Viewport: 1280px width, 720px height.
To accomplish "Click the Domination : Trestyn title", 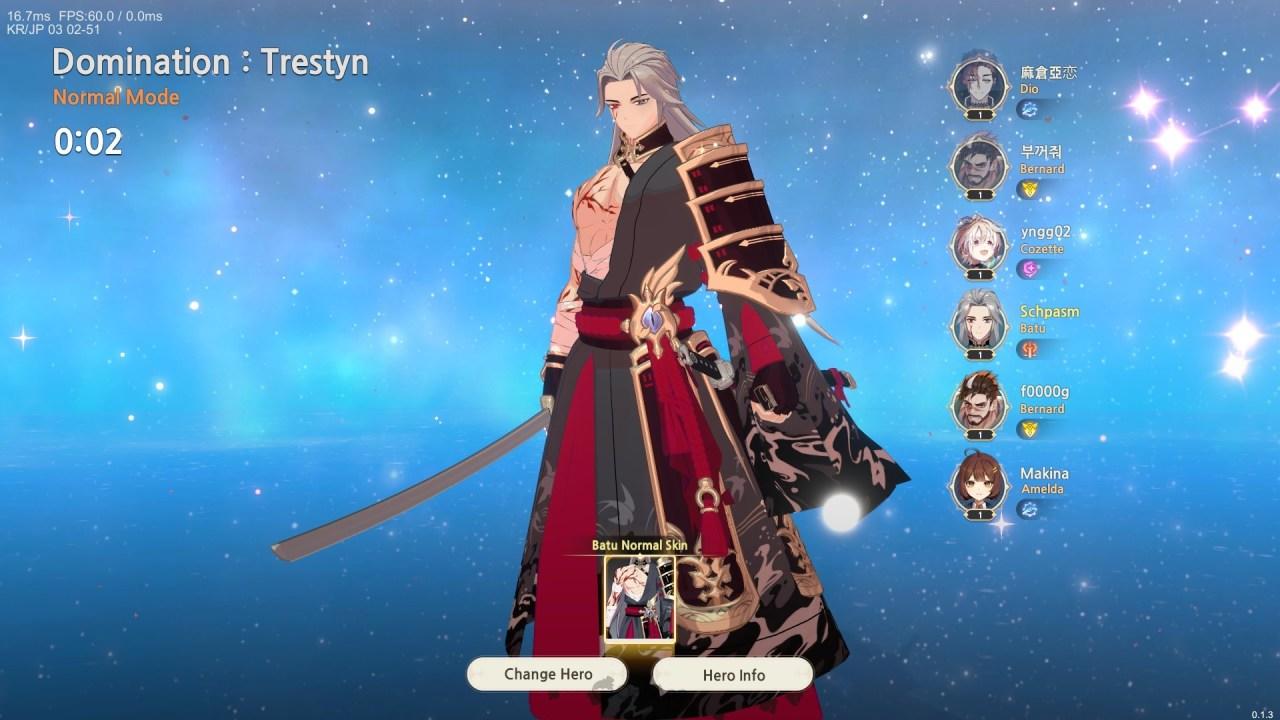I will (x=211, y=62).
